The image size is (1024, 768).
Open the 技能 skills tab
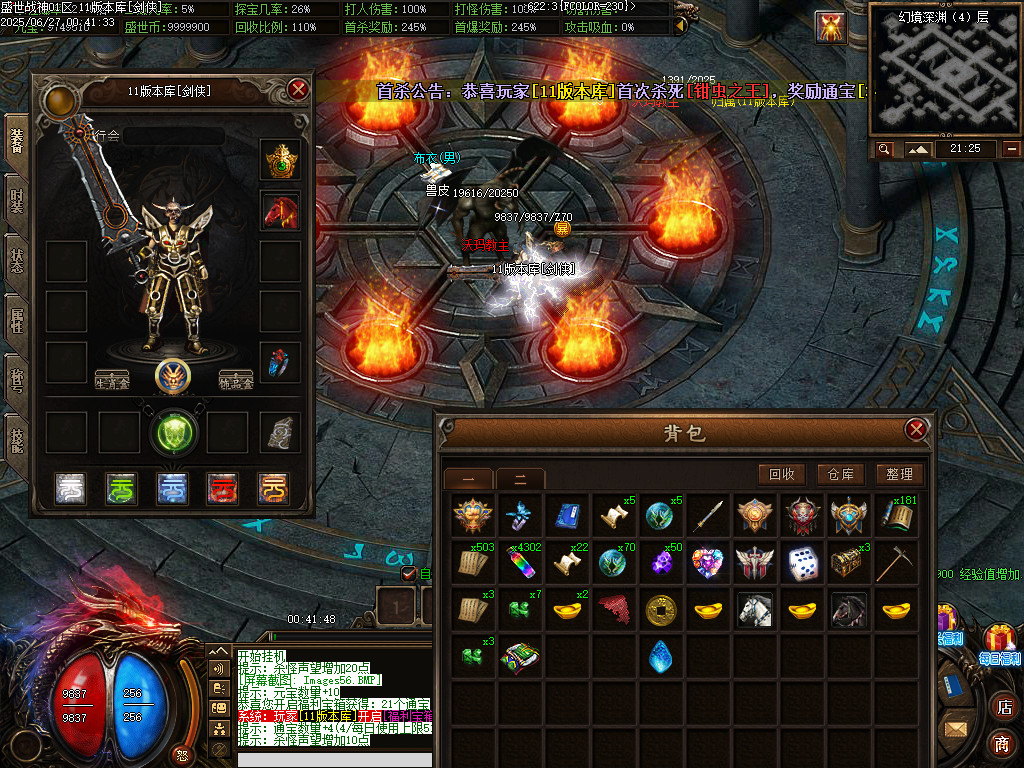click(17, 440)
